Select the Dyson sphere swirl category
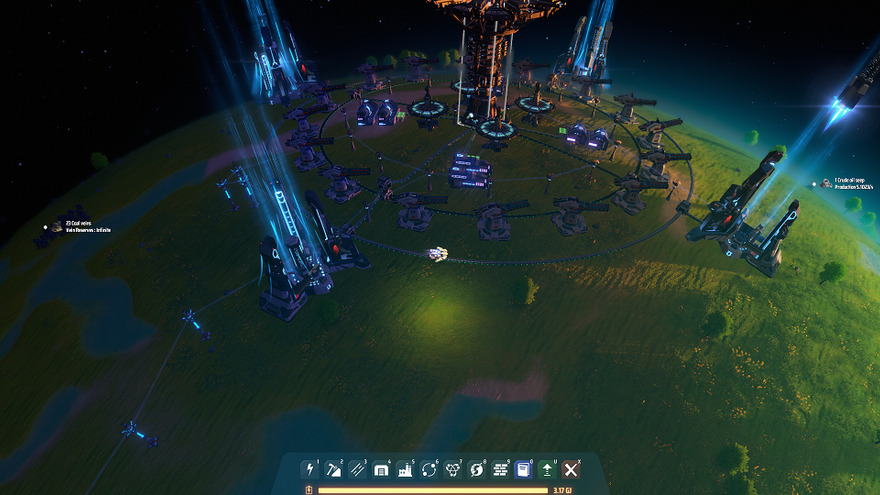This screenshot has height=495, width=880. [476, 469]
